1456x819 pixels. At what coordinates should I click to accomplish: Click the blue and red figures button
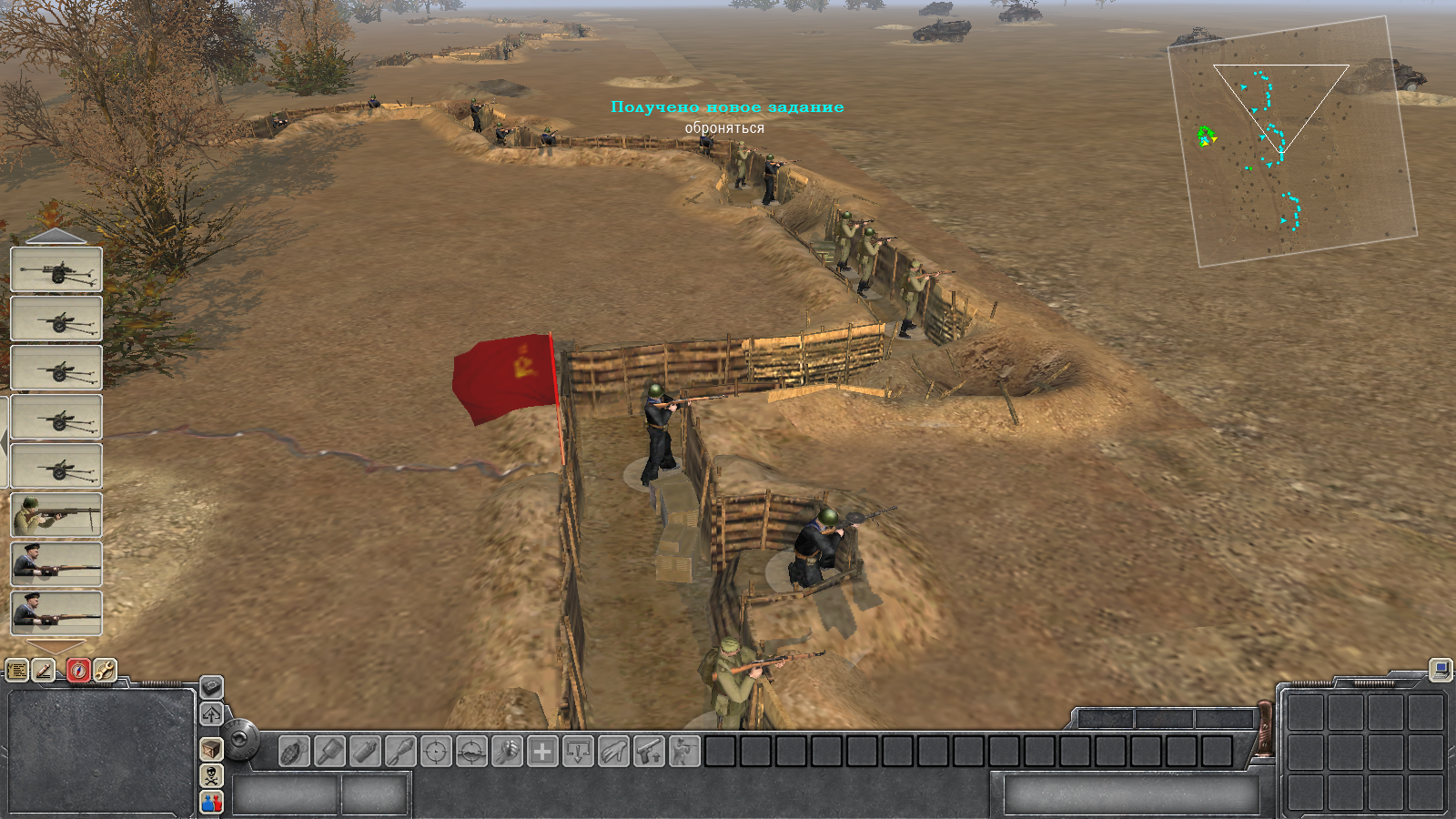(x=211, y=802)
